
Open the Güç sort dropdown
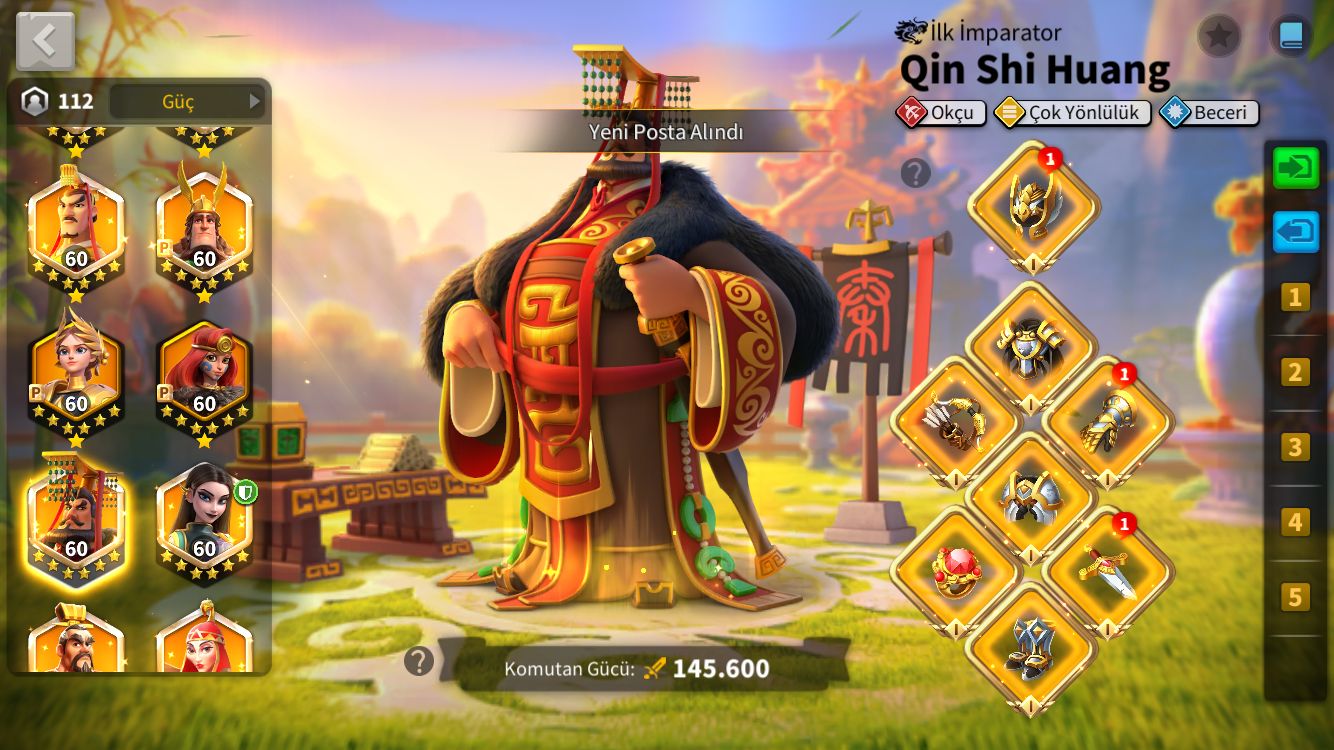click(x=187, y=101)
